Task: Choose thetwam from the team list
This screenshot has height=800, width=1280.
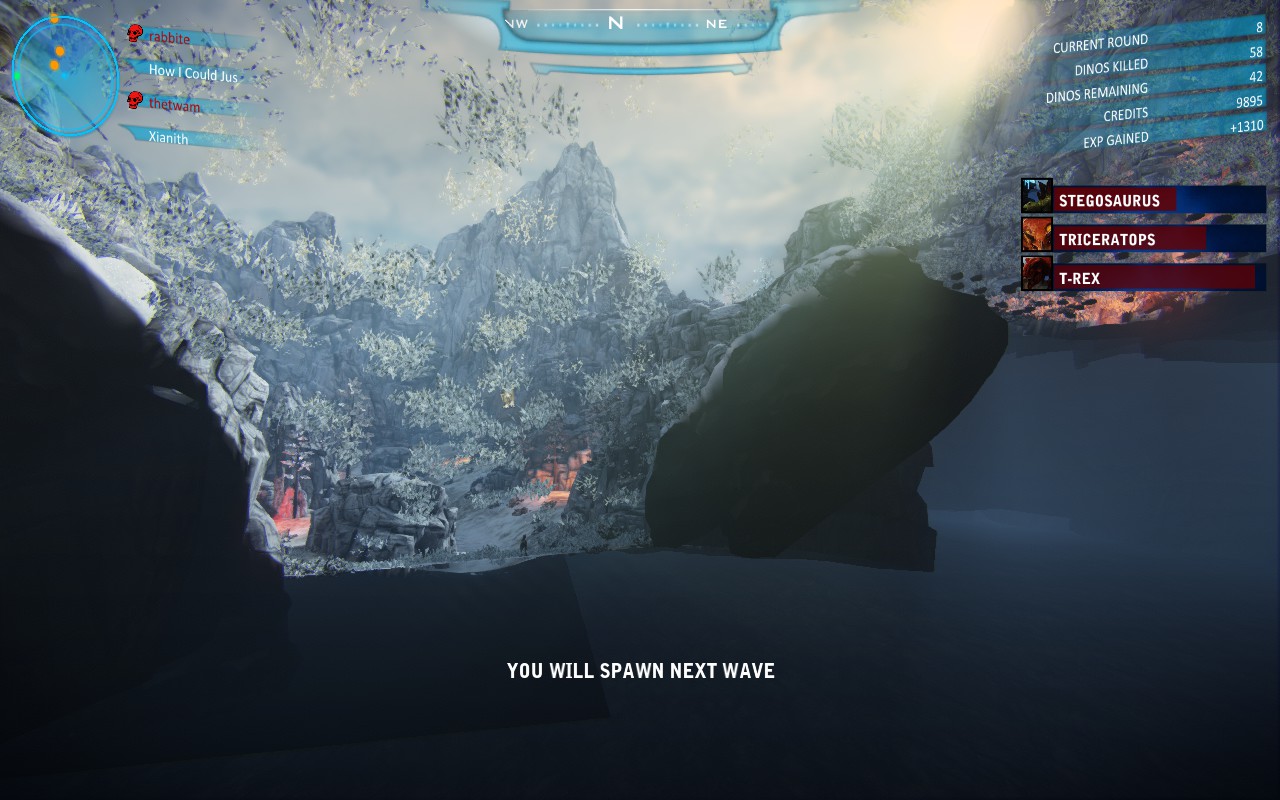Action: click(174, 105)
